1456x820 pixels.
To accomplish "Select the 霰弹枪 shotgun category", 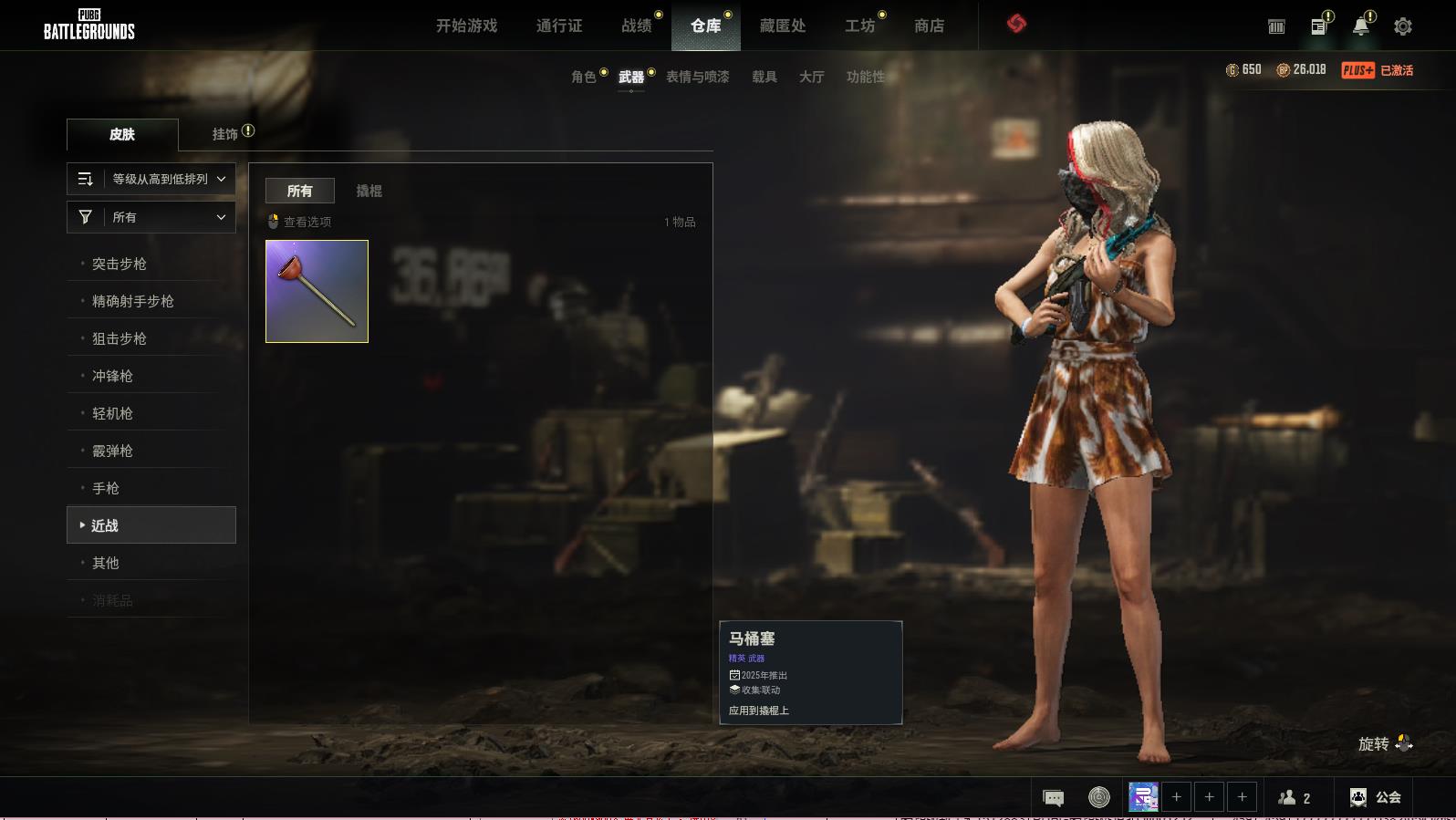I will pos(113,451).
